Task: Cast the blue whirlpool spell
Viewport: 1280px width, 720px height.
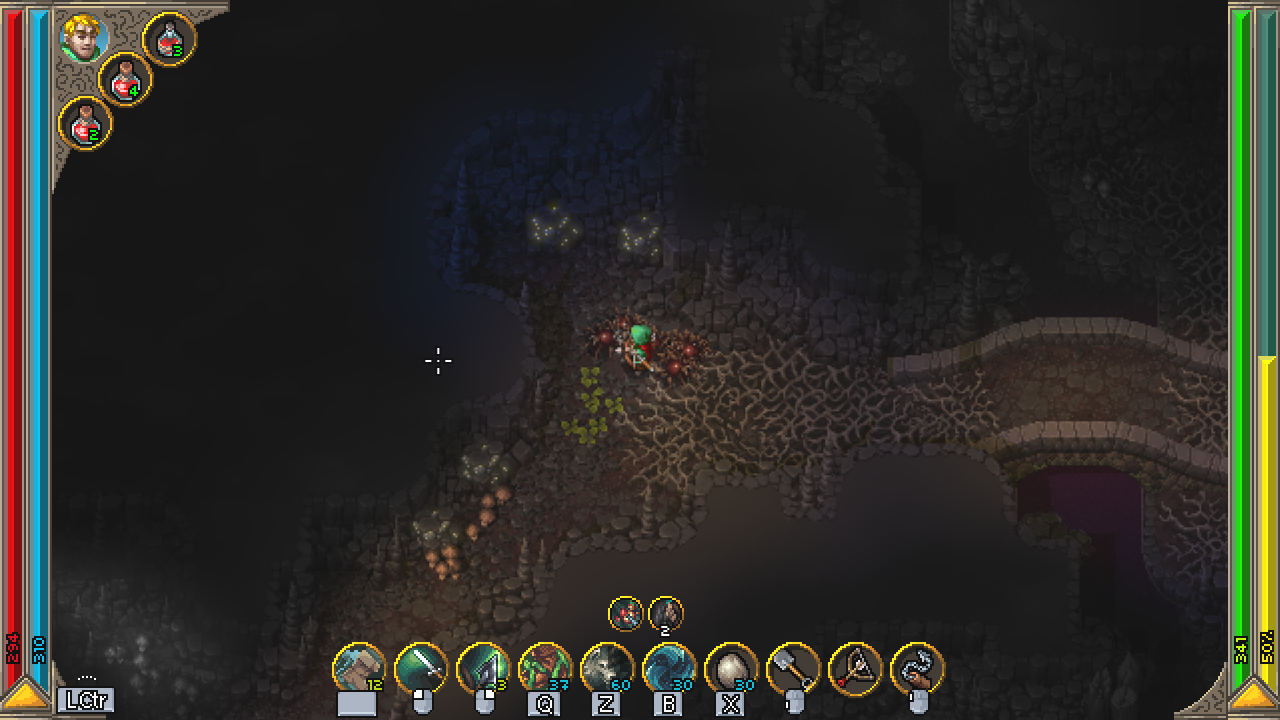Action: pyautogui.click(x=669, y=668)
